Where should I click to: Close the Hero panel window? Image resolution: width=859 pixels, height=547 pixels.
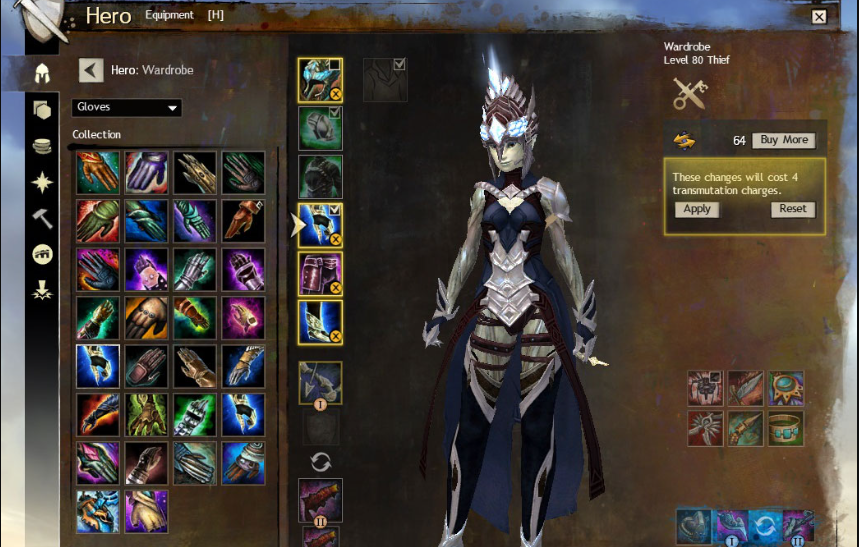[819, 17]
